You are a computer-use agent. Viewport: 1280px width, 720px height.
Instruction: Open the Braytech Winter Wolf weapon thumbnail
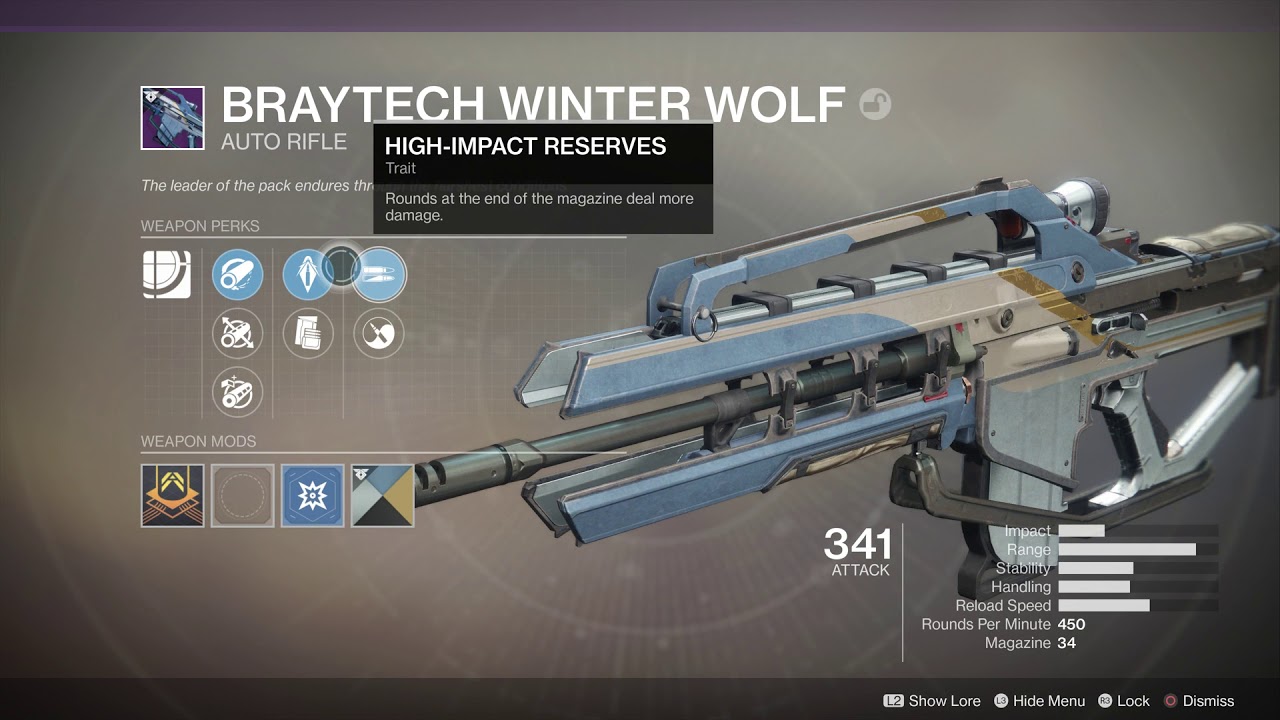coord(172,117)
